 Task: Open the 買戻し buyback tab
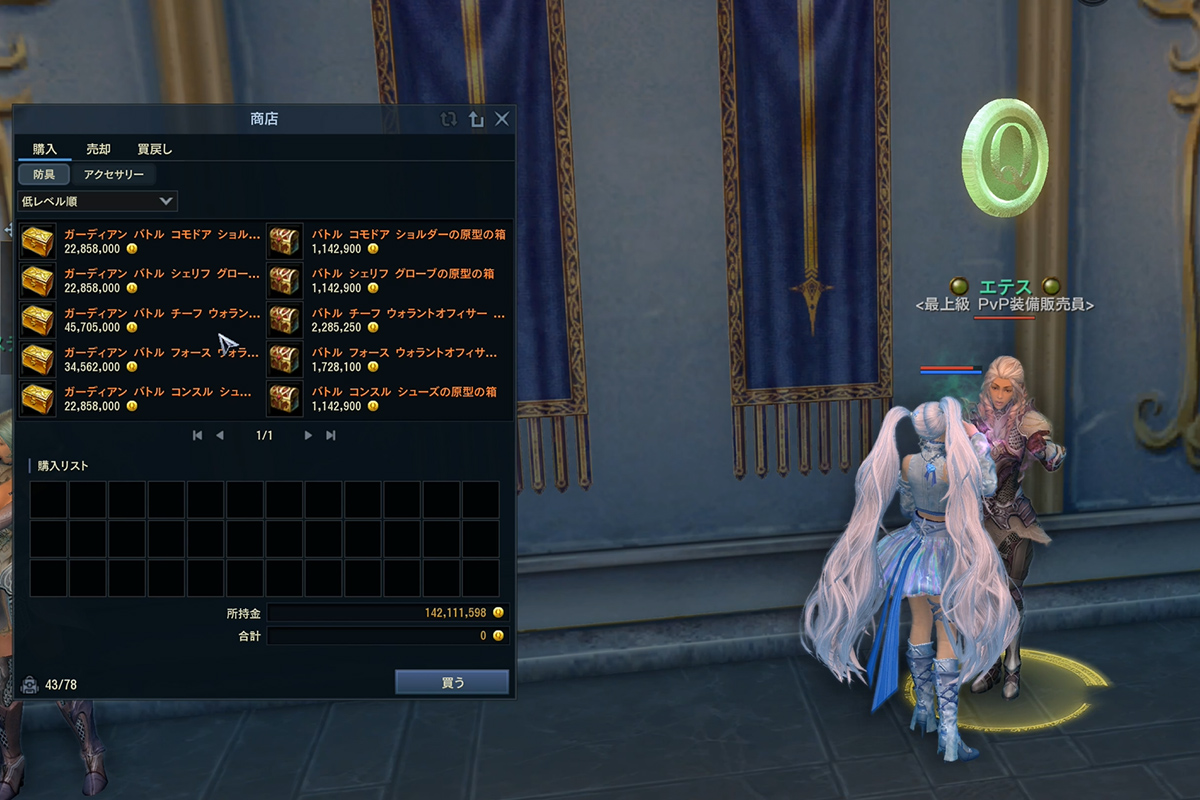pos(155,149)
